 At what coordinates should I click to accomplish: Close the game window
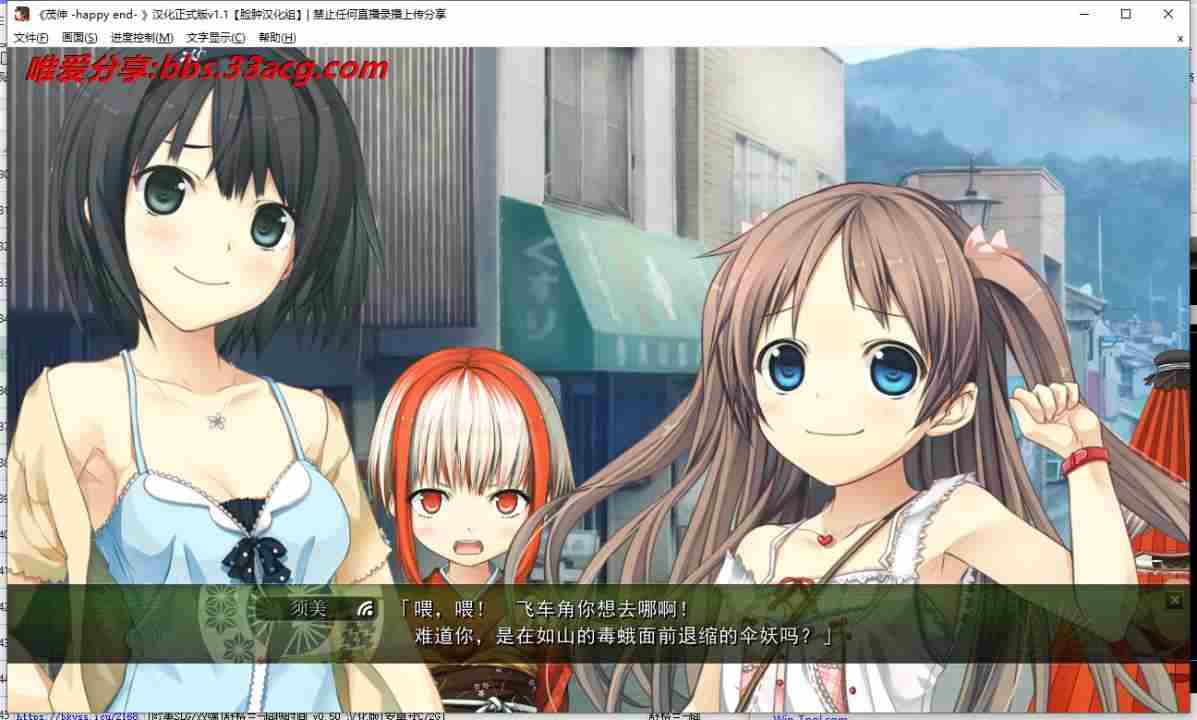1168,14
